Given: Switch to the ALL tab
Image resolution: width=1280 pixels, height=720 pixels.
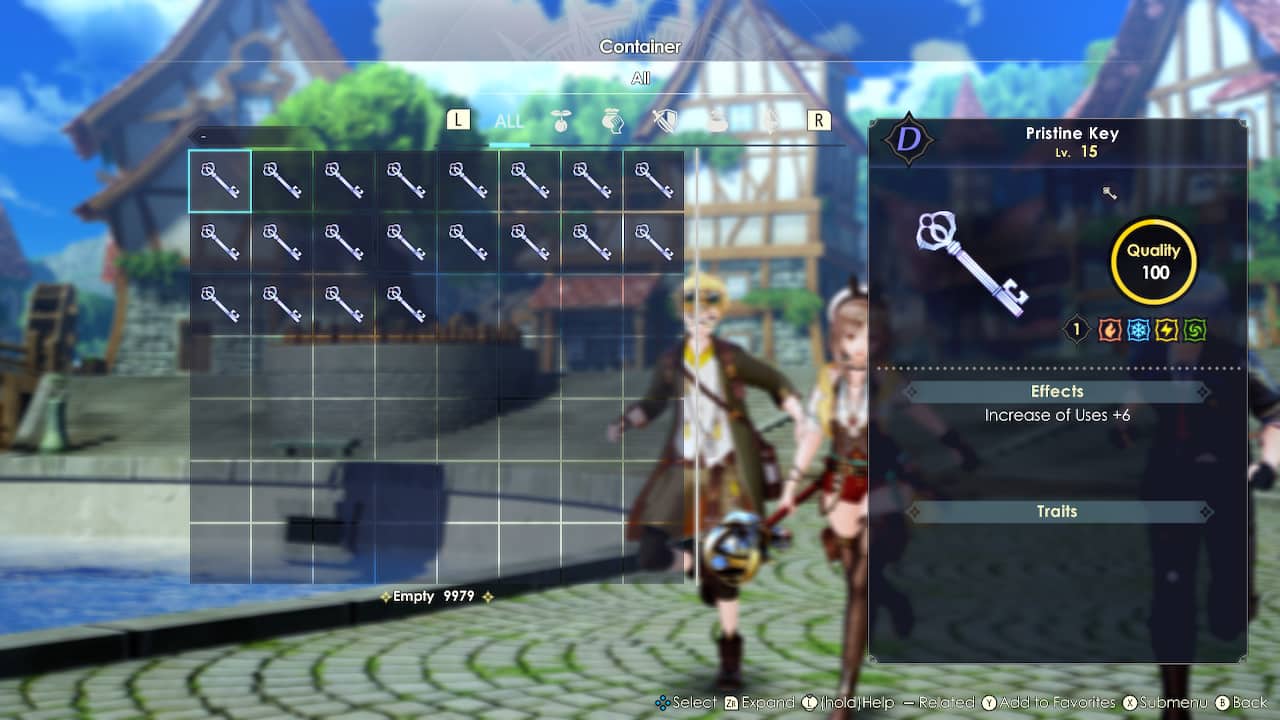Looking at the screenshot, I should click(508, 119).
